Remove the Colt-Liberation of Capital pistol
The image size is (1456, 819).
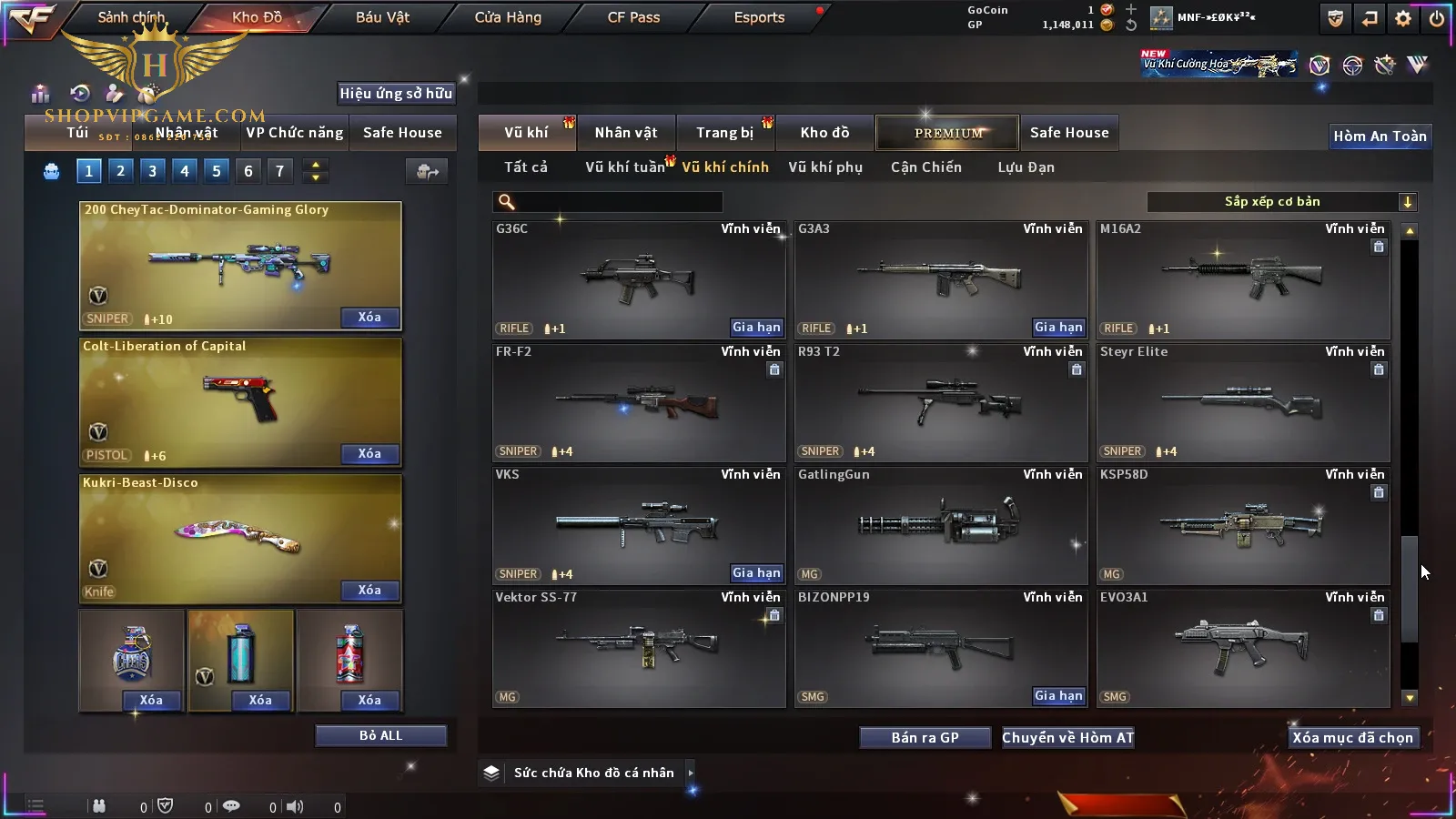pos(369,454)
